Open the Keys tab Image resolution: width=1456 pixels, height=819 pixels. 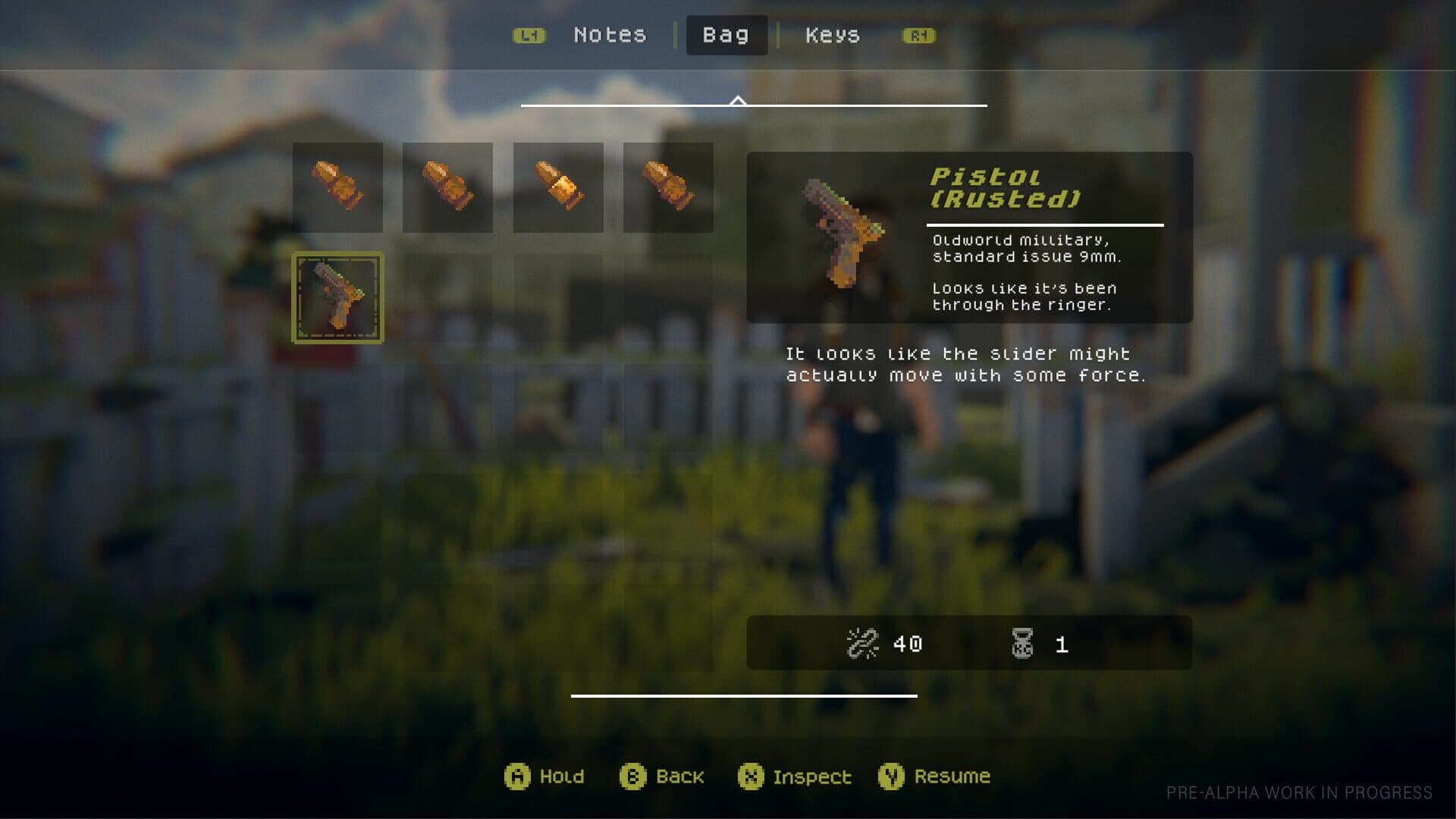point(832,35)
